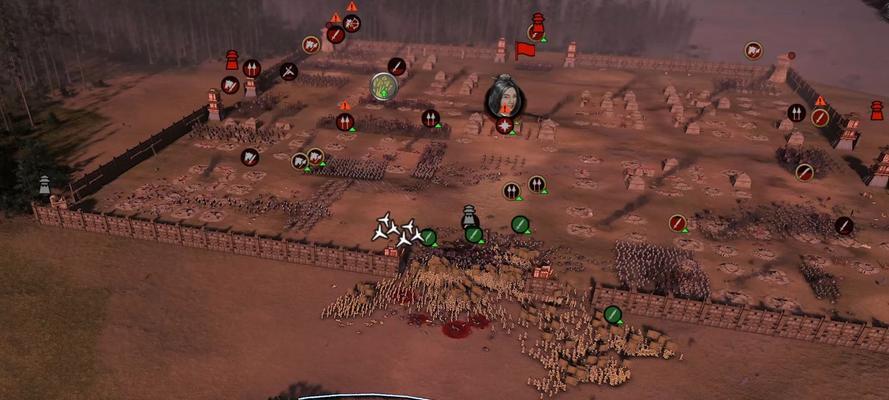Viewport: 889px width, 400px height.
Task: Select the female general portrait marker
Action: coord(504,97)
